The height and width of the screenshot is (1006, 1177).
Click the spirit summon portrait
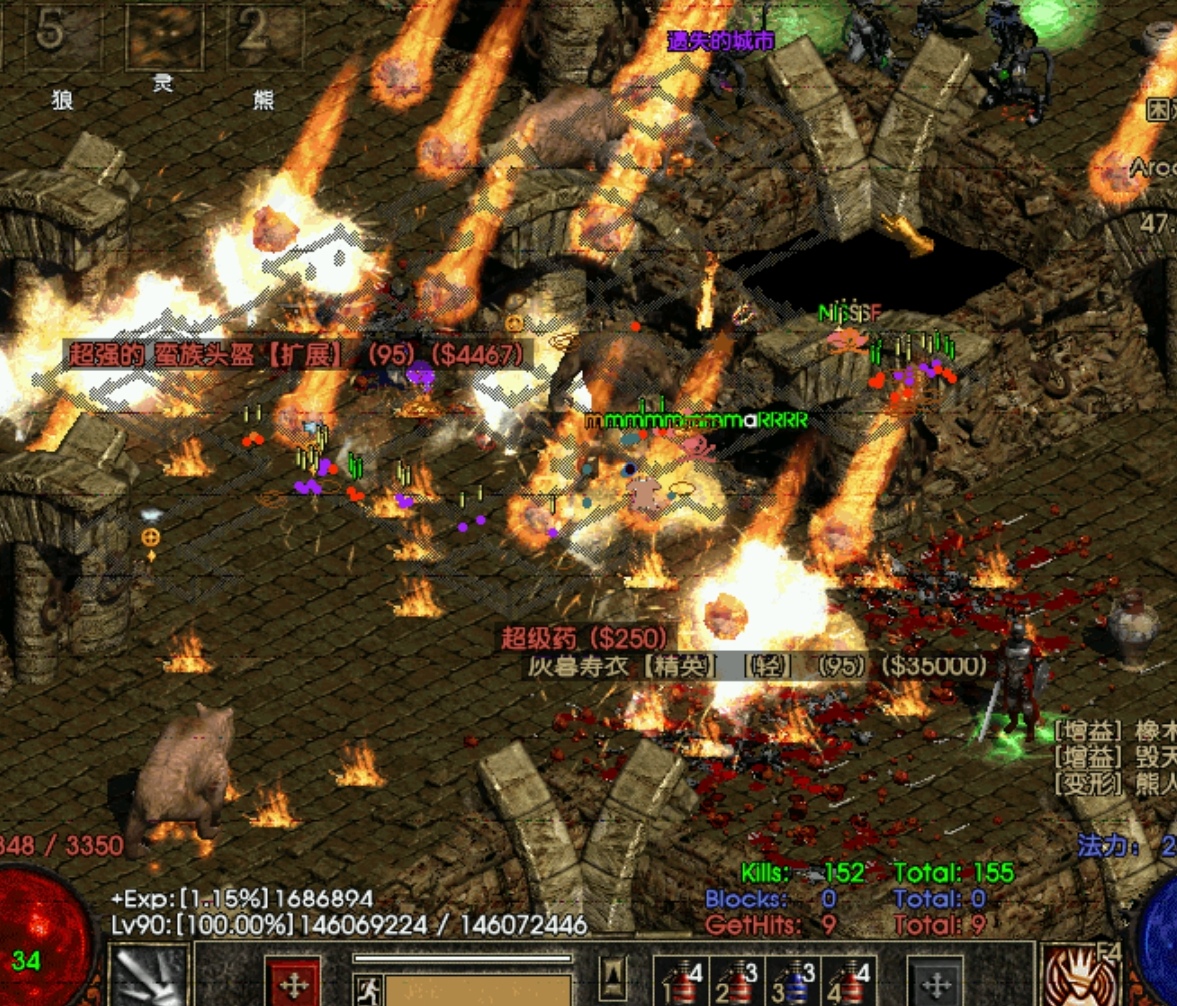click(x=163, y=36)
